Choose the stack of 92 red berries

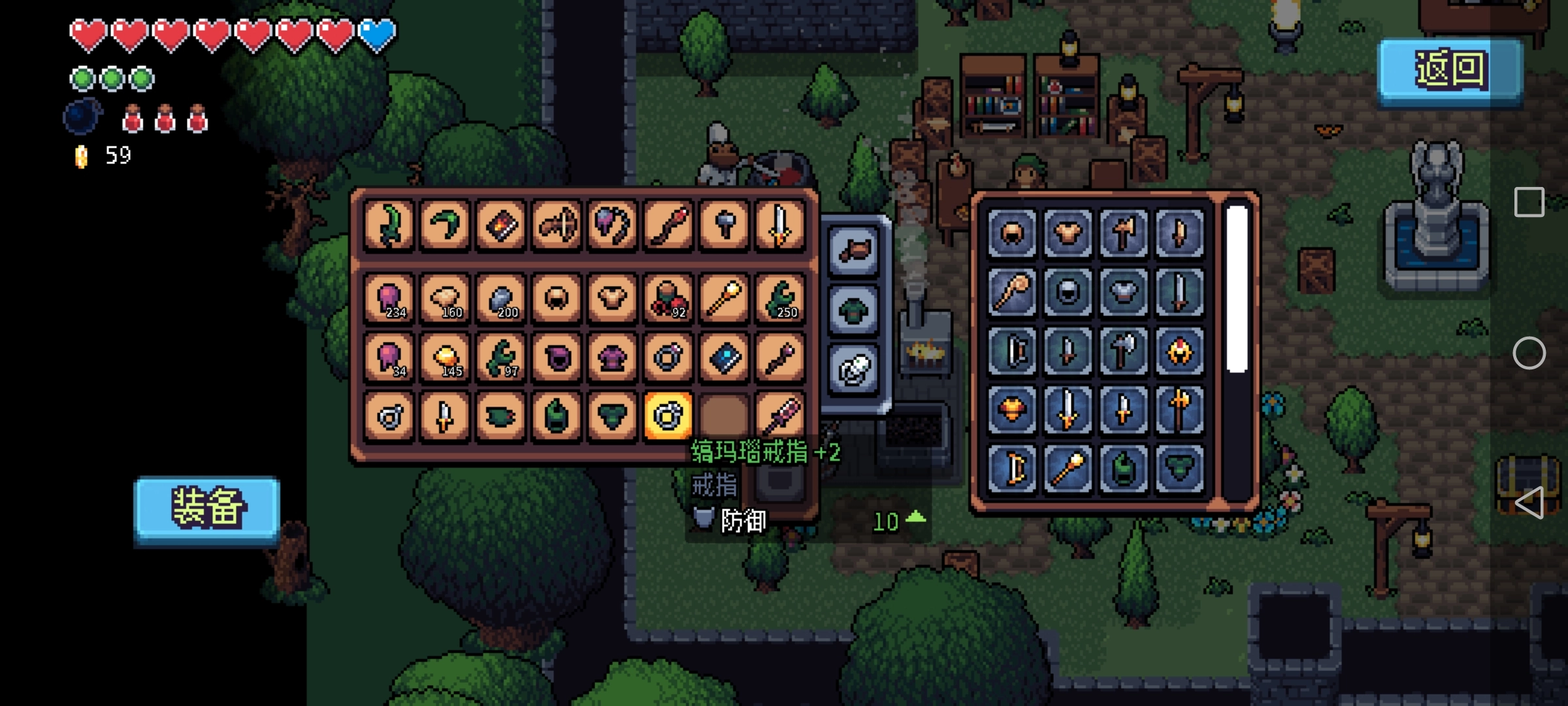668,299
